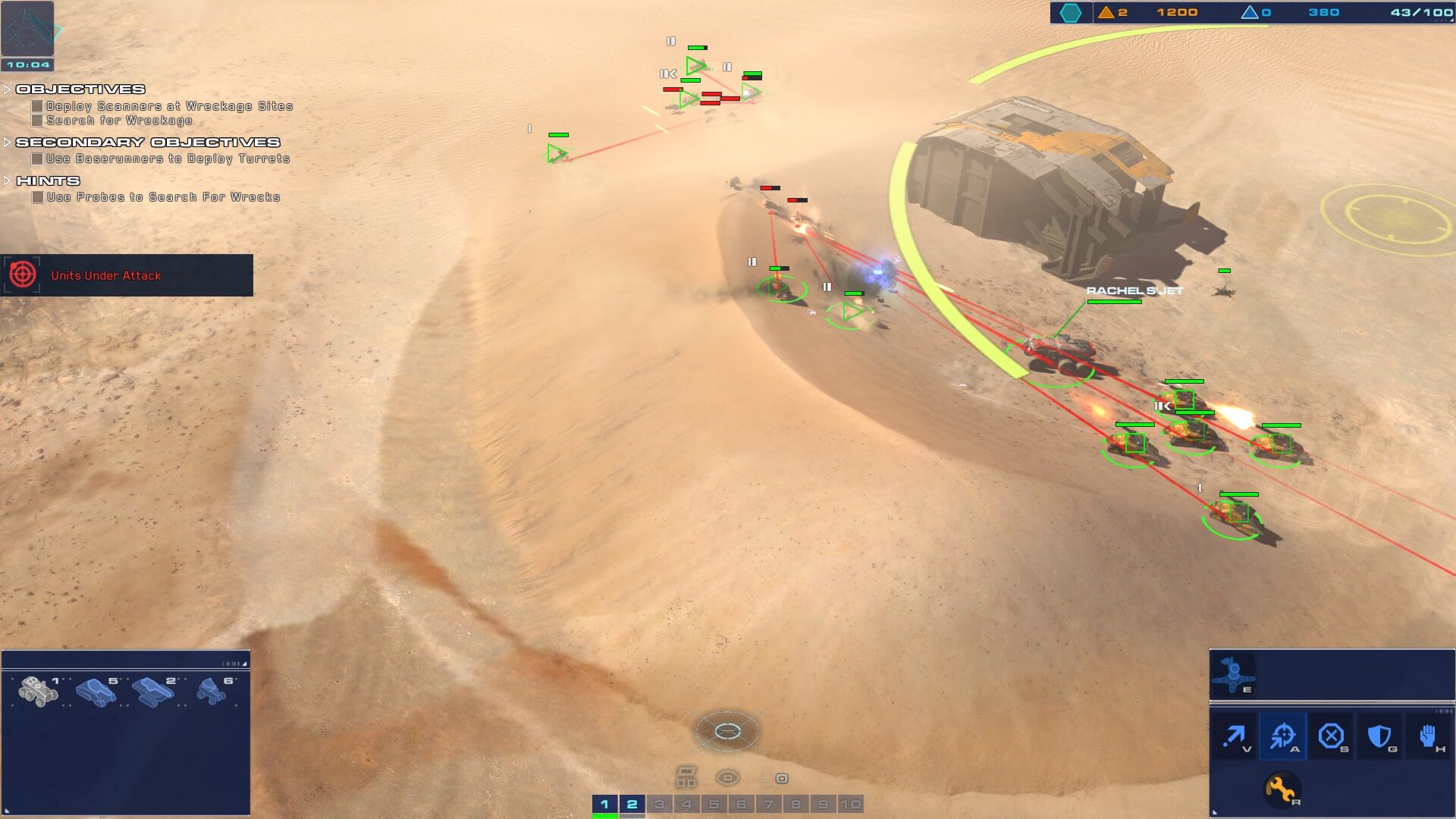
Task: Check the Use Probes to Search For Wrecks box
Action: coord(36,196)
